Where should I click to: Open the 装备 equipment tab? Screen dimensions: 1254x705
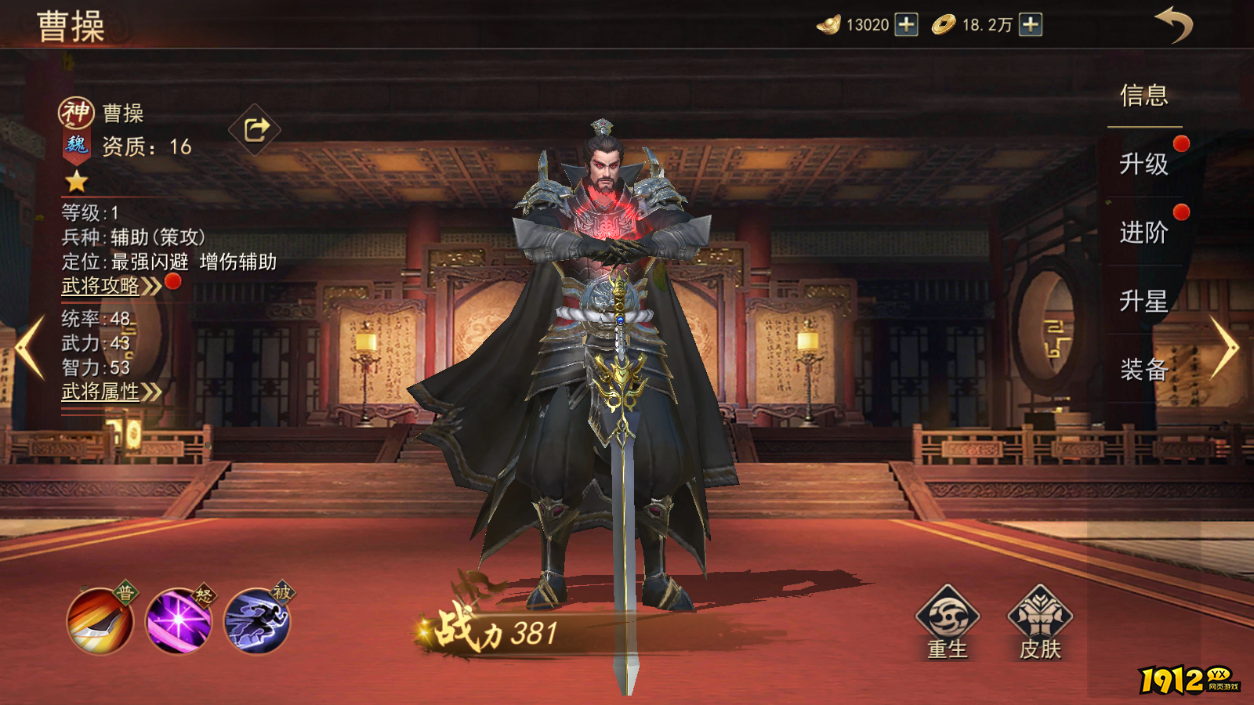[x=1144, y=370]
